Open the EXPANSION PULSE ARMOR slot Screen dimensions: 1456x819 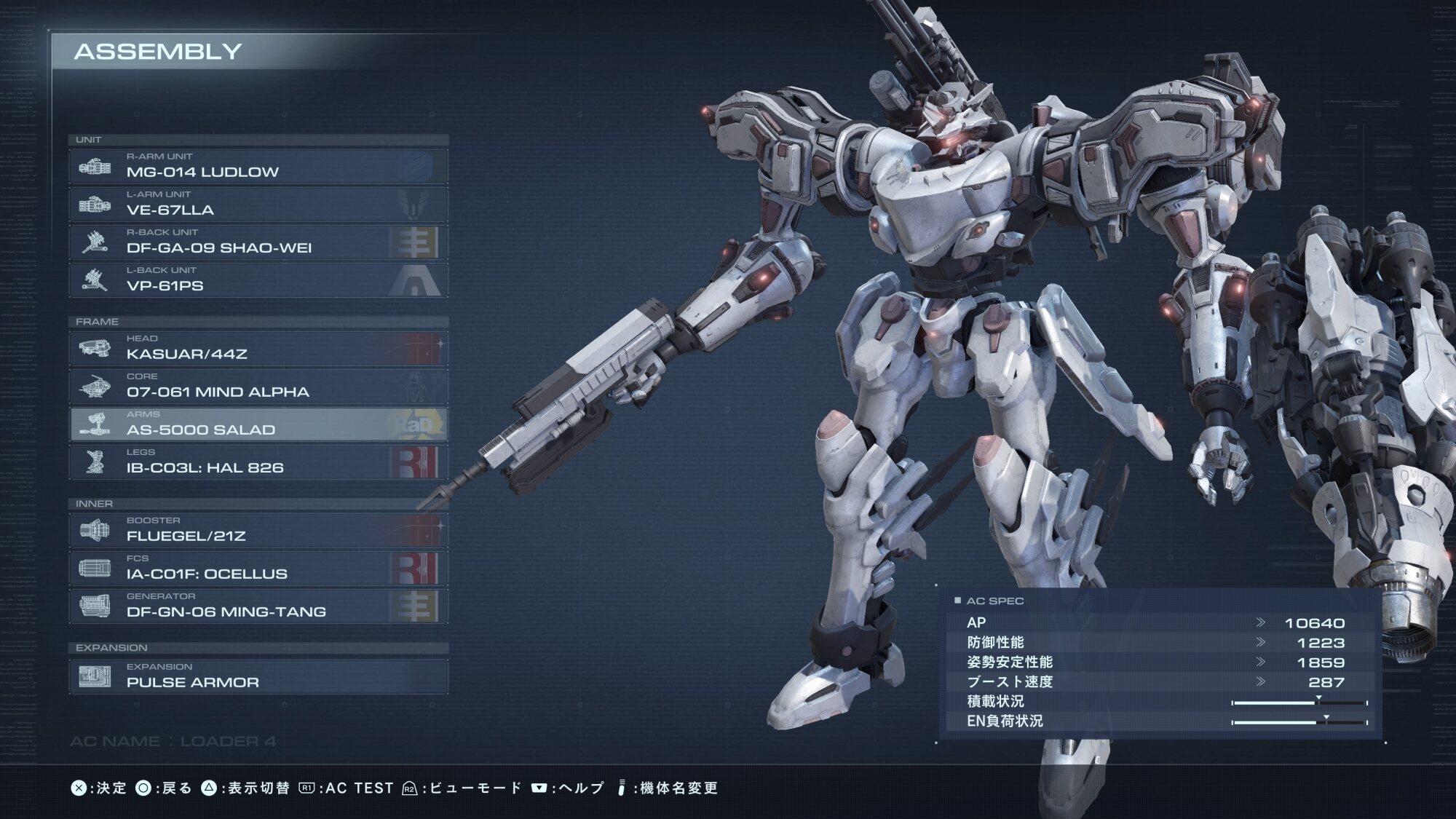pyautogui.click(x=258, y=676)
